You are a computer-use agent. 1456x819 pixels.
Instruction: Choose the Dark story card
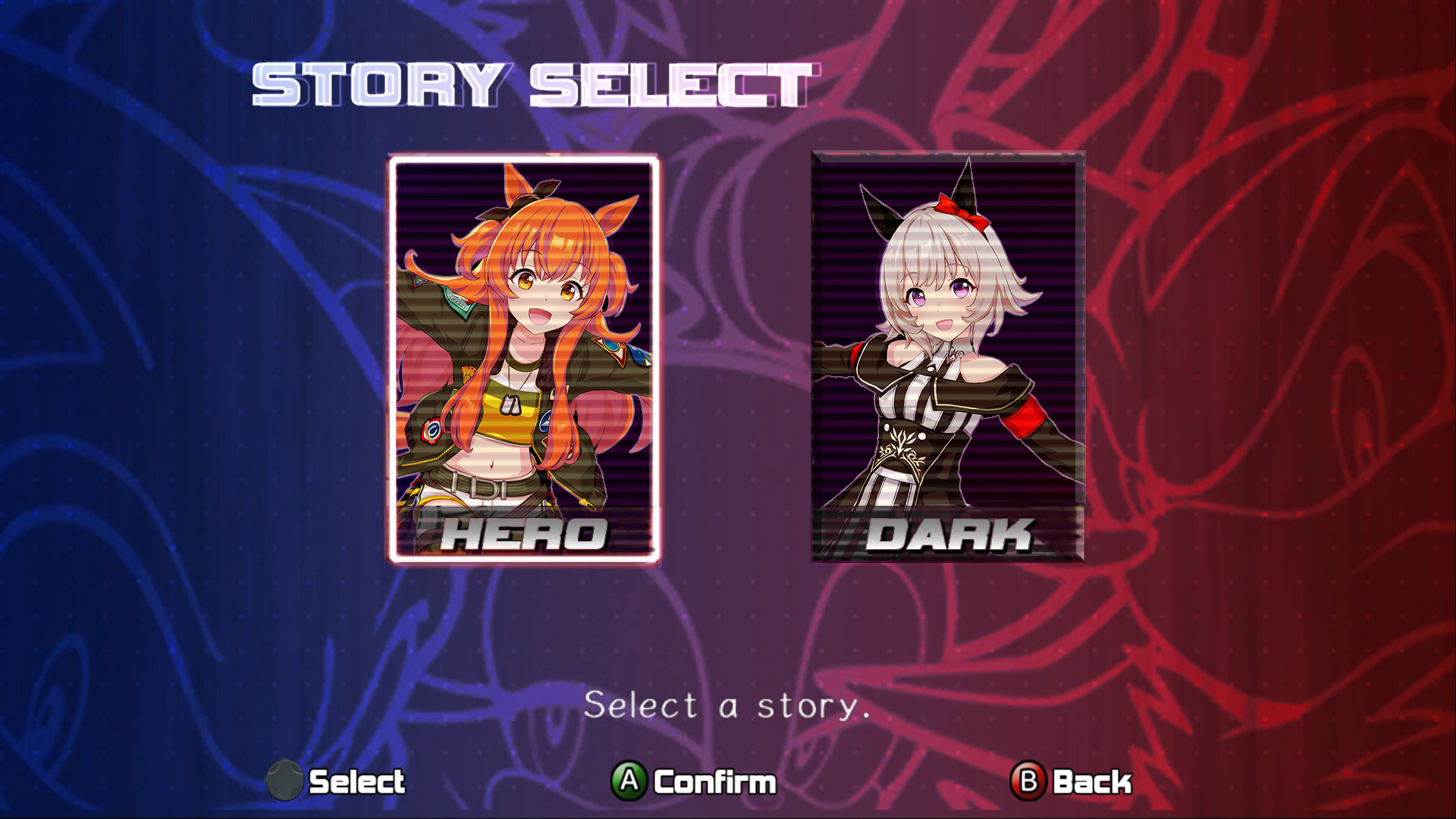pos(948,356)
